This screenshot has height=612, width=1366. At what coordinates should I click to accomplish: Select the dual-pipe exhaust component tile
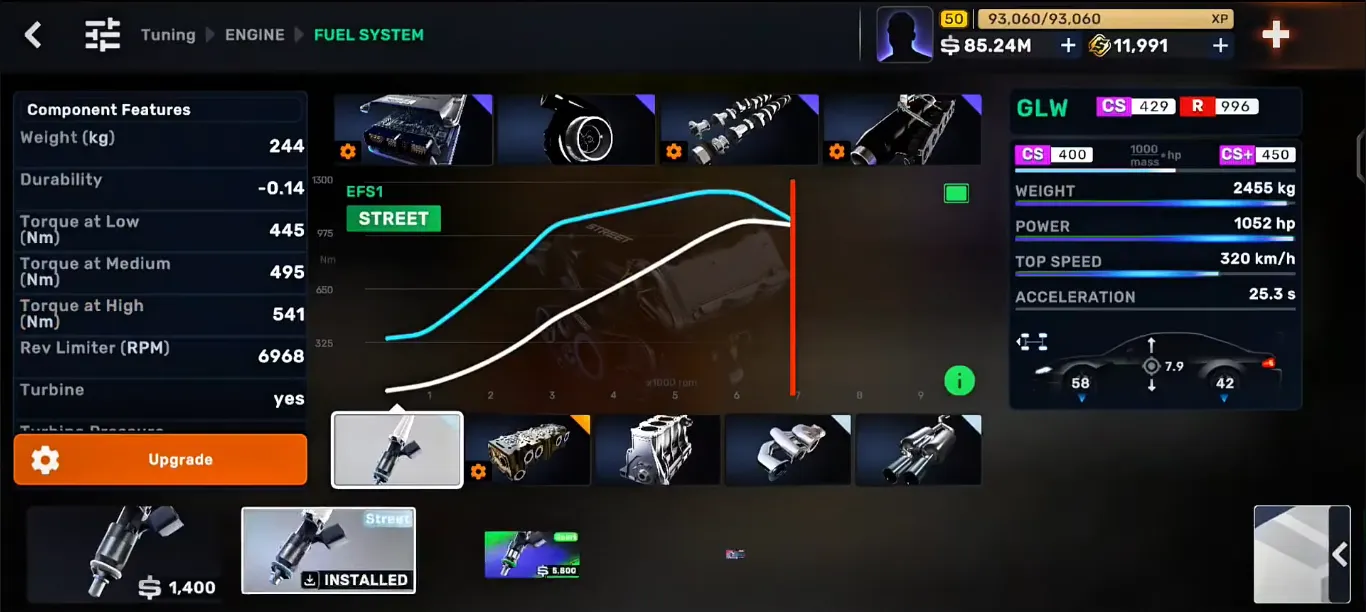coord(919,450)
